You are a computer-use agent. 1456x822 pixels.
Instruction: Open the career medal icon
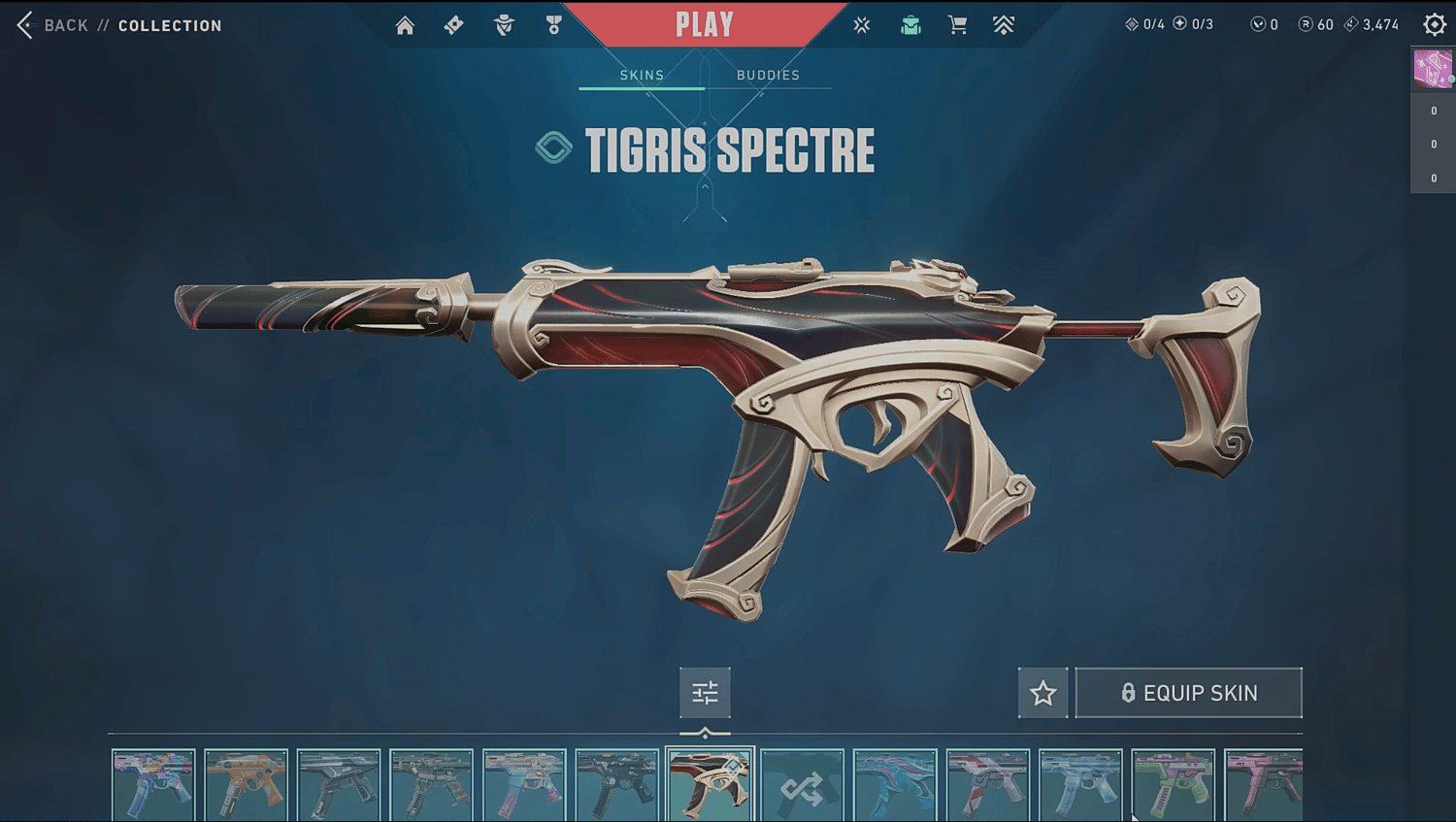click(553, 25)
